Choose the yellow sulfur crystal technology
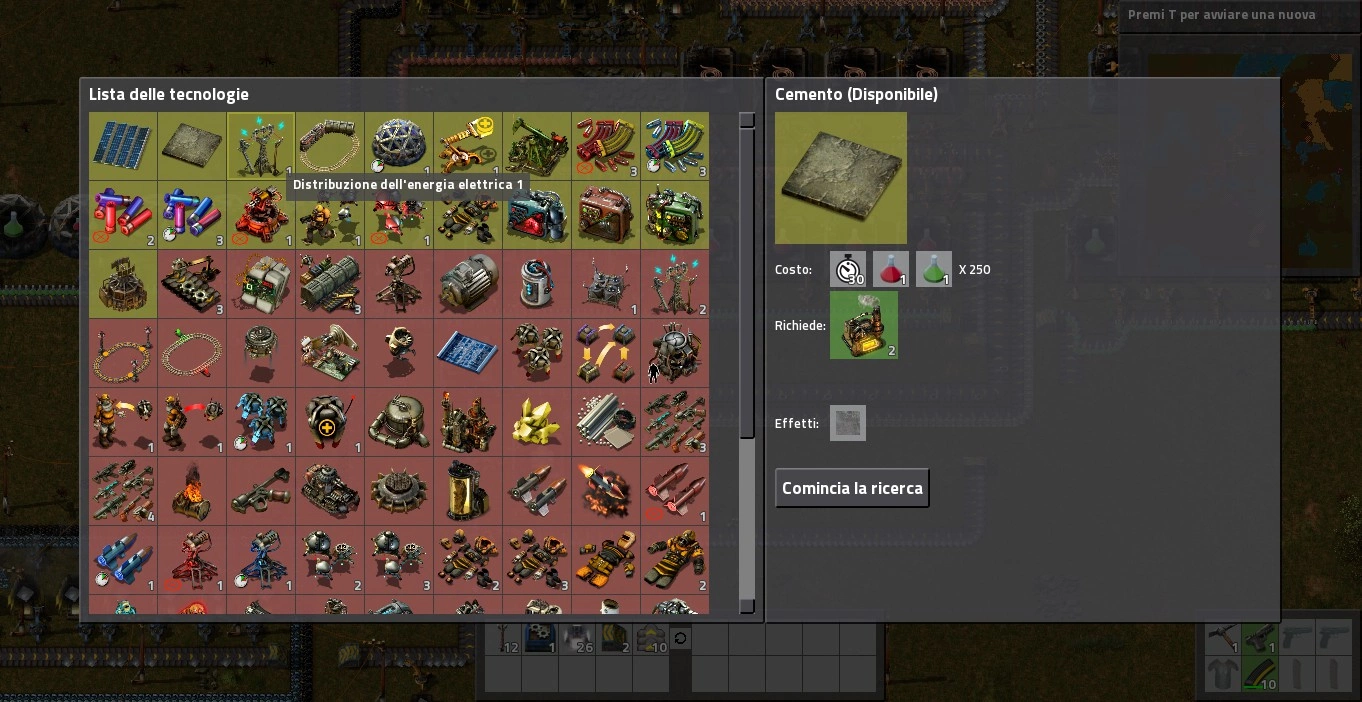 coord(537,422)
